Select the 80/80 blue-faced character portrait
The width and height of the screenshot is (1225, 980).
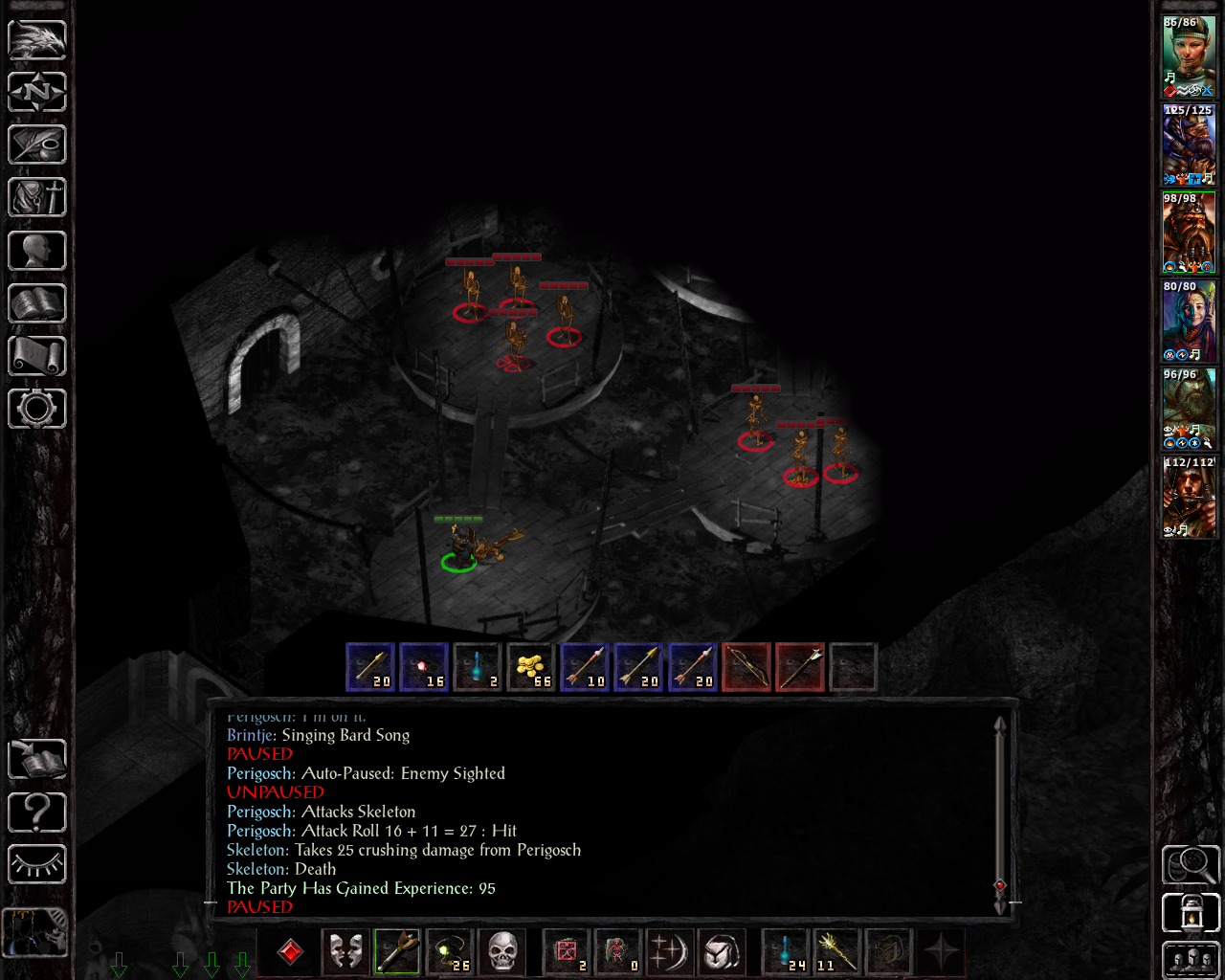[x=1189, y=321]
